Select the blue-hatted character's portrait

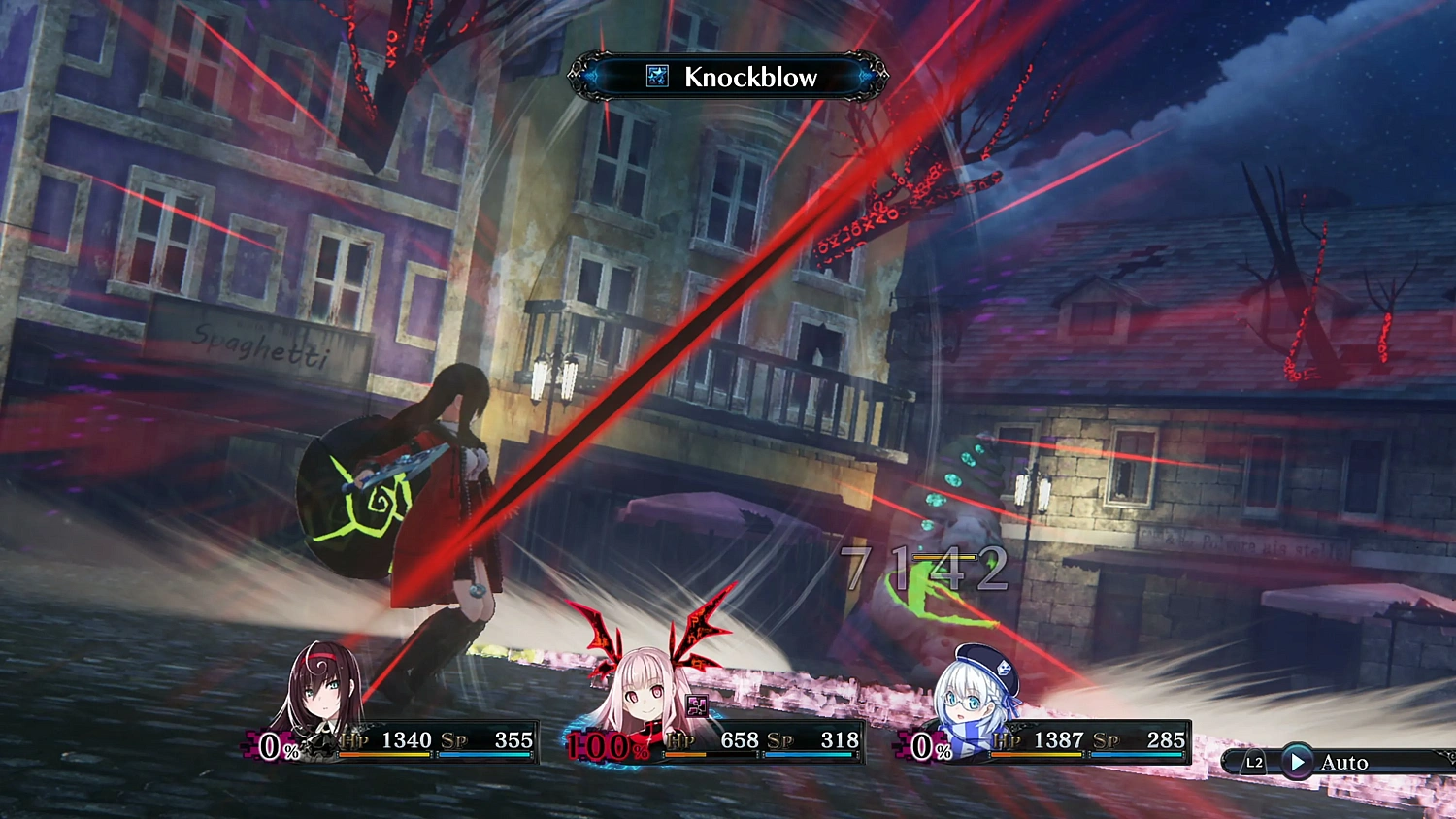[974, 695]
